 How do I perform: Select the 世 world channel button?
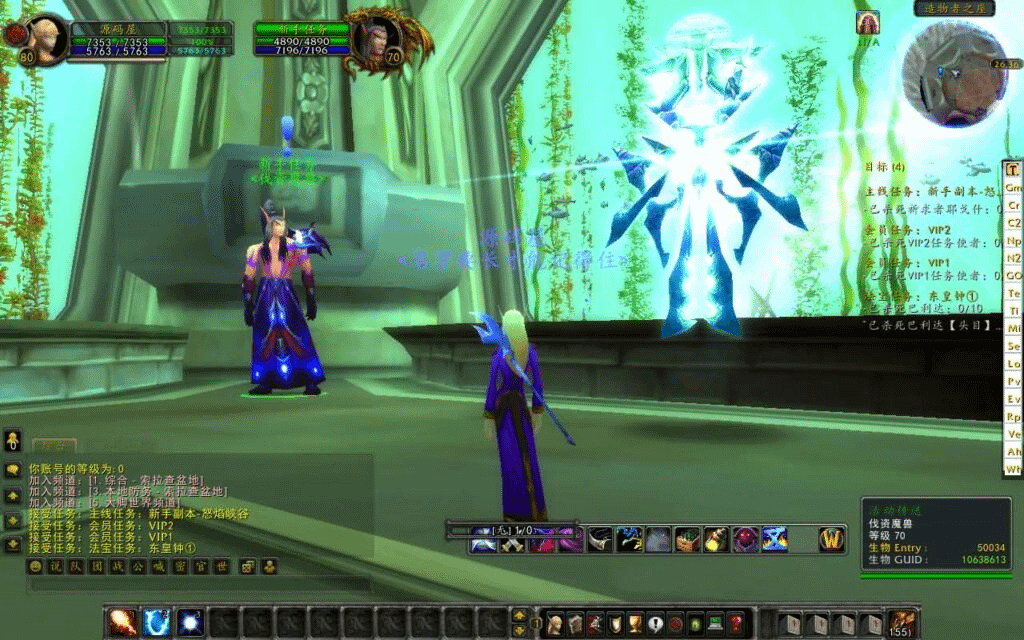pyautogui.click(x=222, y=566)
